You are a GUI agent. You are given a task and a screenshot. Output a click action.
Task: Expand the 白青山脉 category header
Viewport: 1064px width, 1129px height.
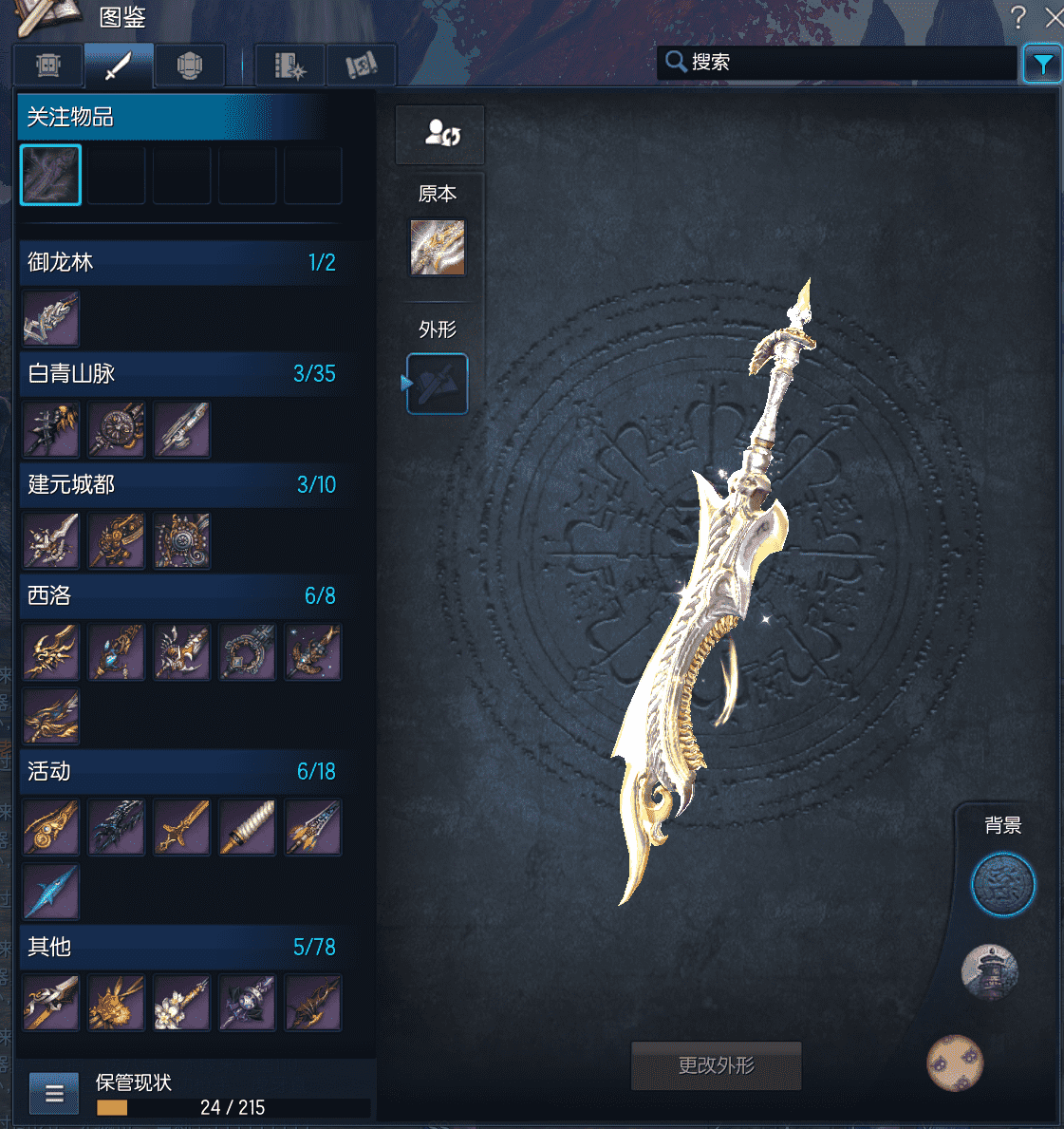click(180, 374)
